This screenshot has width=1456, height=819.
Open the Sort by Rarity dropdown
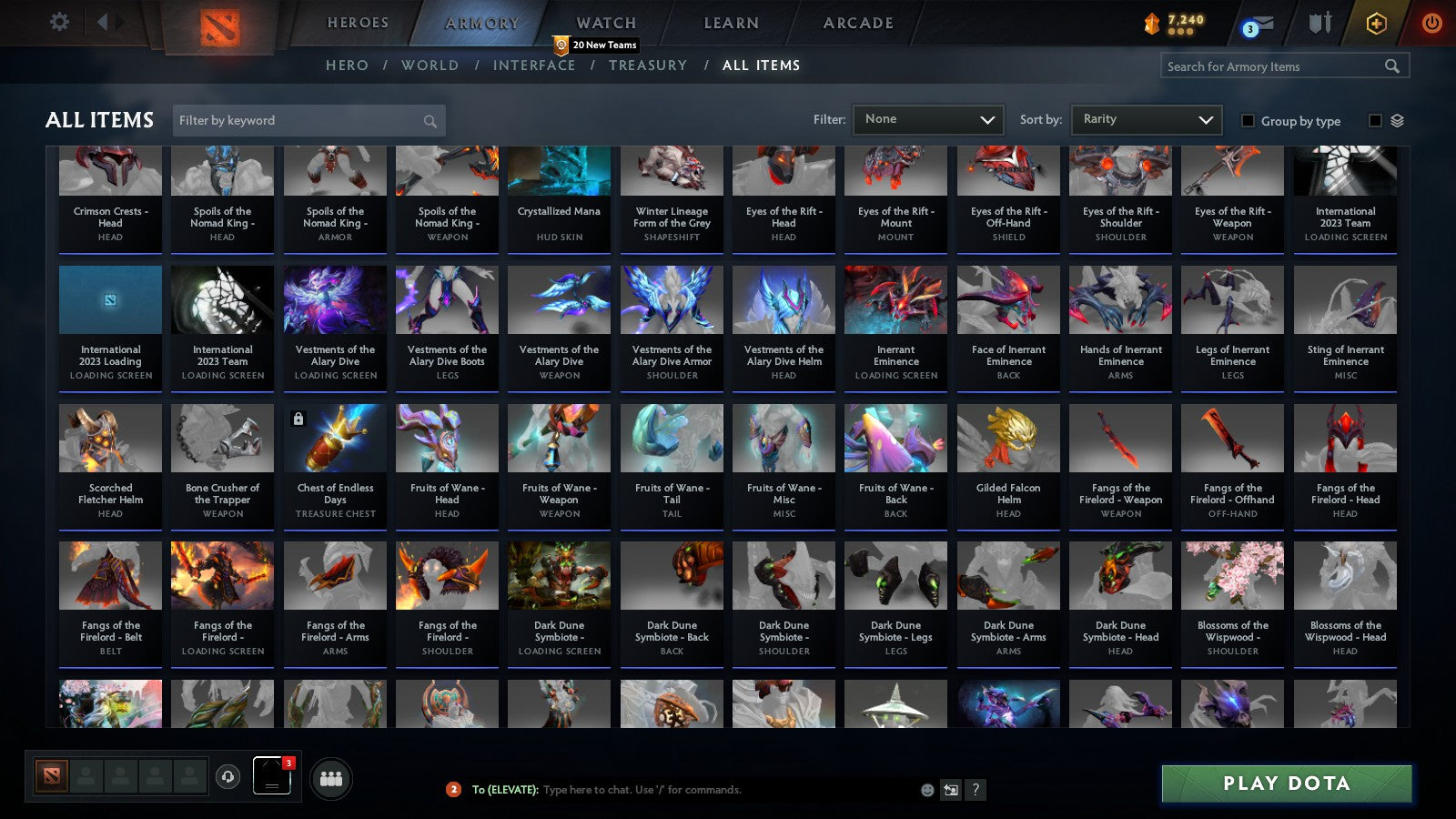1146,119
